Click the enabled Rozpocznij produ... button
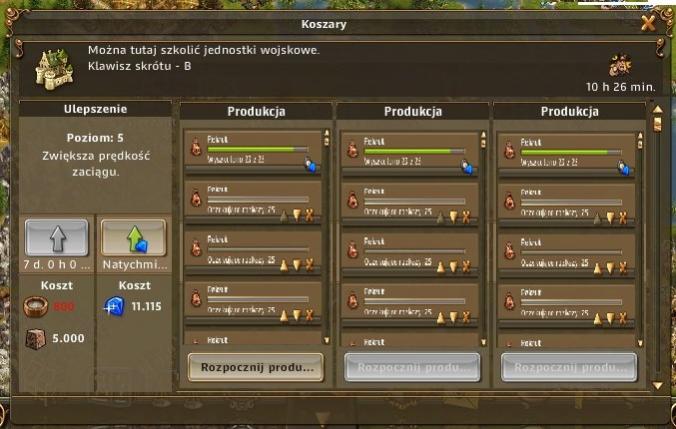676x429 pixels. [256, 366]
